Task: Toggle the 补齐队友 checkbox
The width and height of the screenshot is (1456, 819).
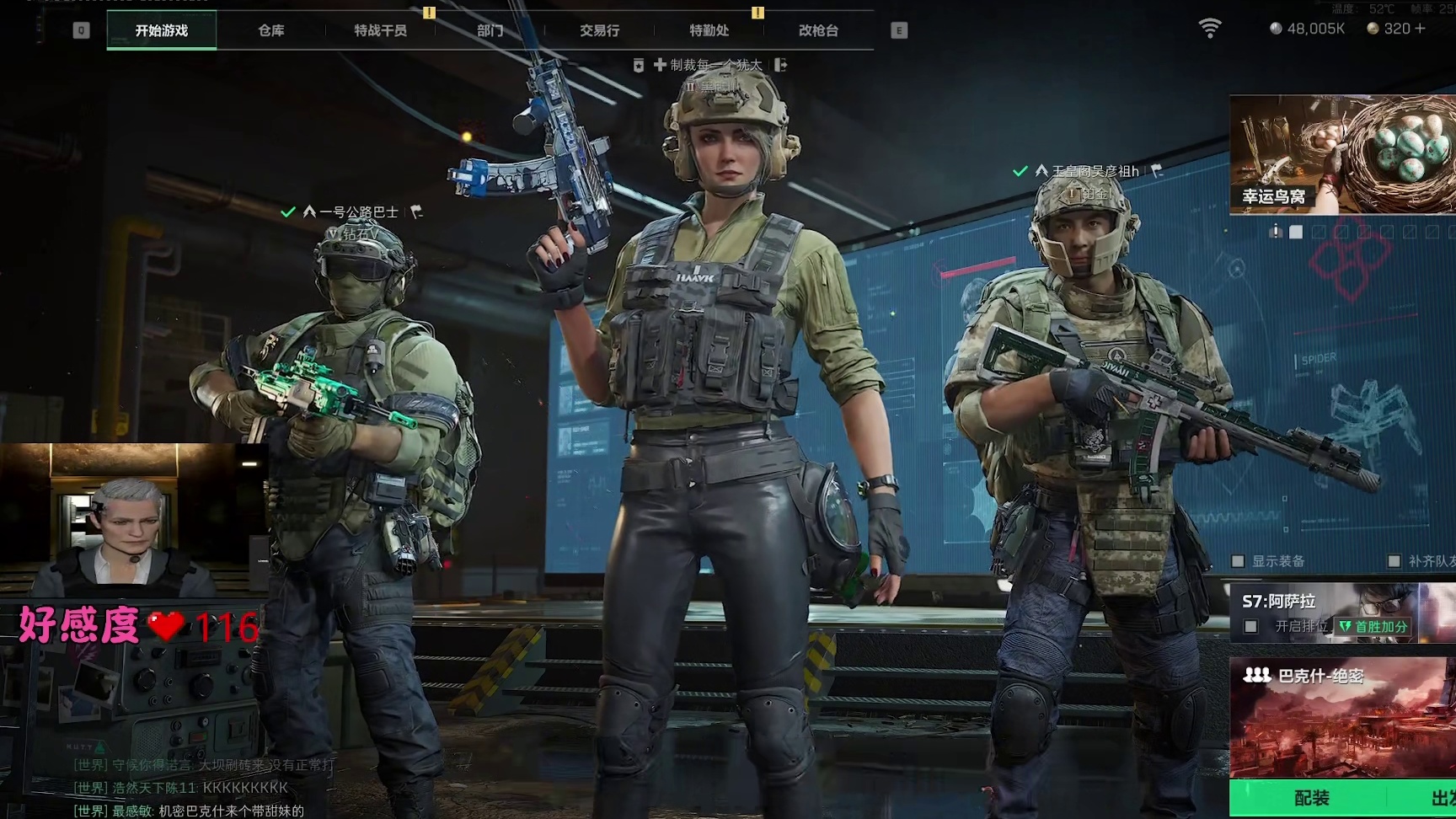Action: tap(1394, 561)
